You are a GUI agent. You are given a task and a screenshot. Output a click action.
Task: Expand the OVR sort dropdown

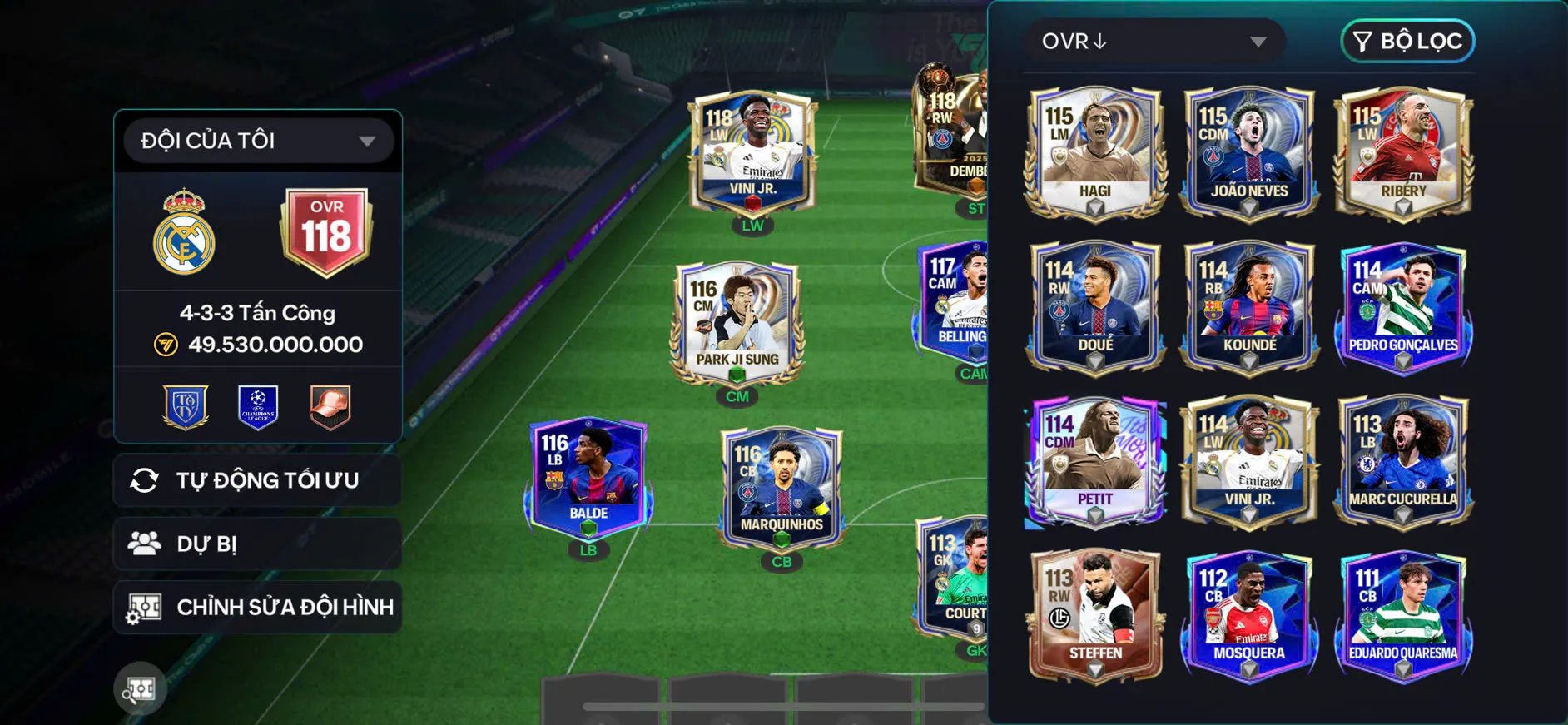[x=1154, y=42]
